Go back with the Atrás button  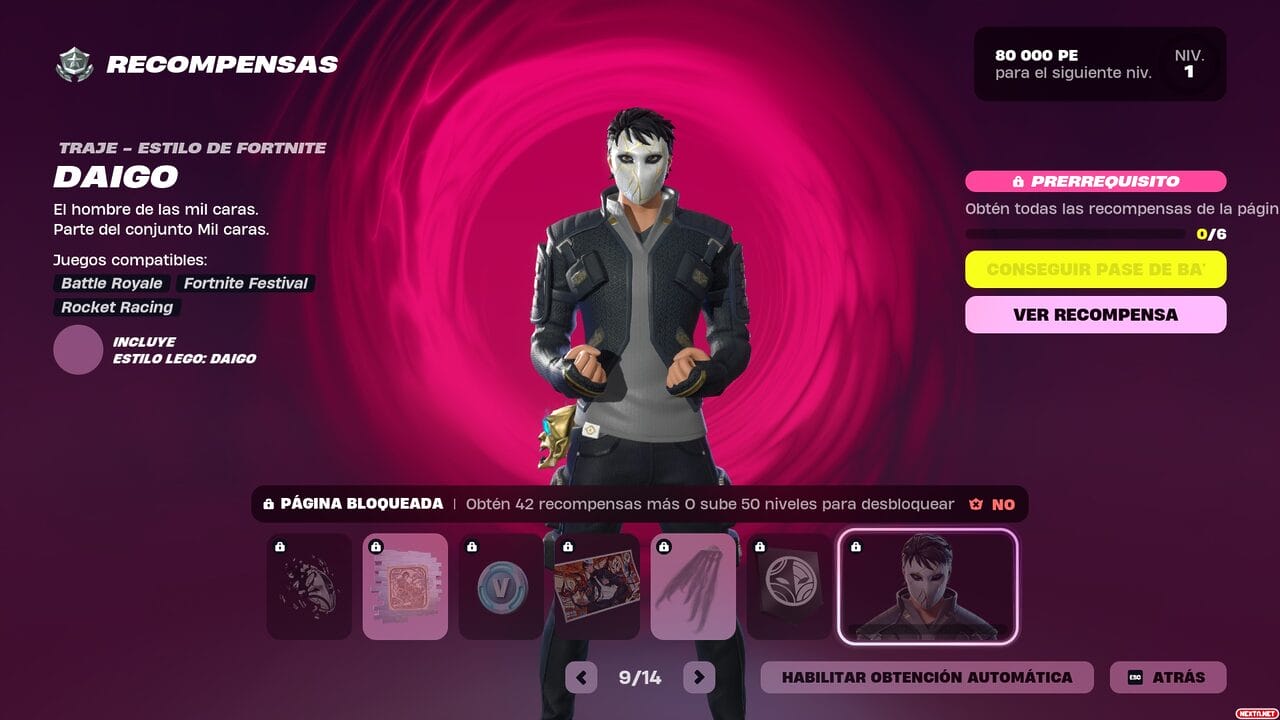[1167, 677]
